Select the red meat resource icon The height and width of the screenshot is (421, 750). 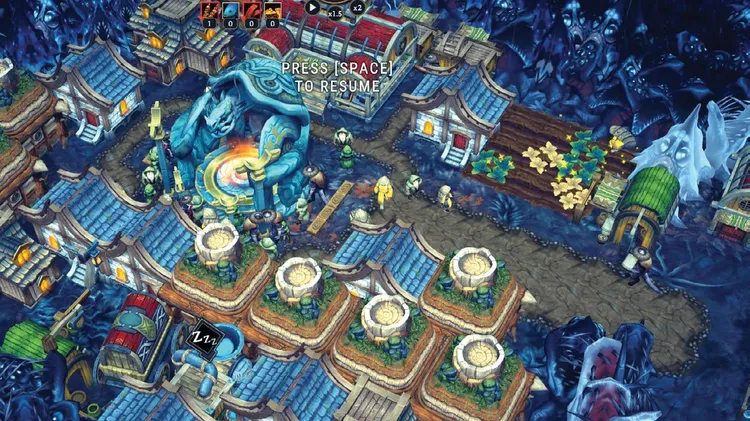point(252,9)
